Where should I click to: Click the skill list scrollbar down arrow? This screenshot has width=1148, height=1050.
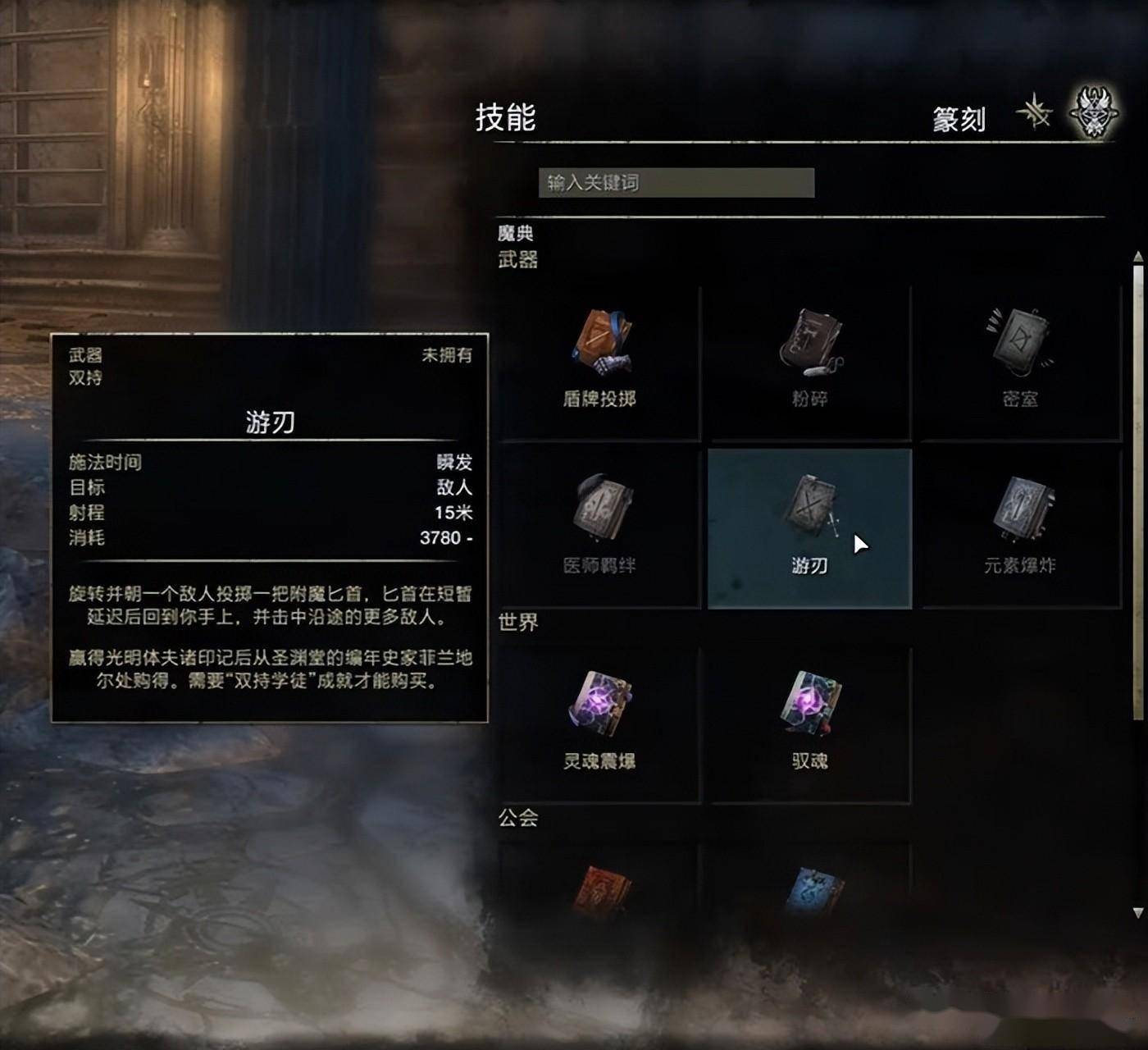(x=1137, y=912)
